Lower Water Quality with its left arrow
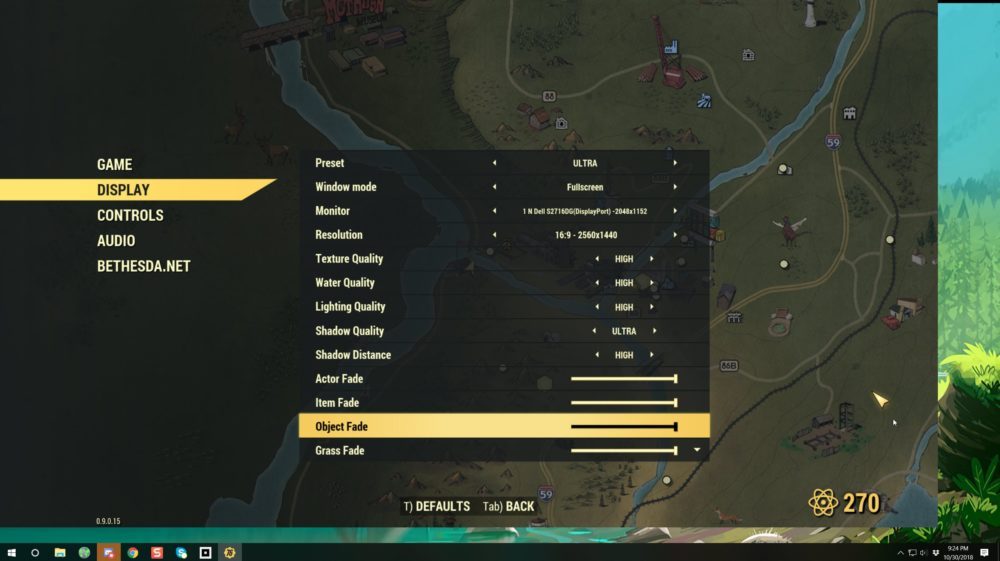Viewport: 1000px width, 561px height. (597, 283)
